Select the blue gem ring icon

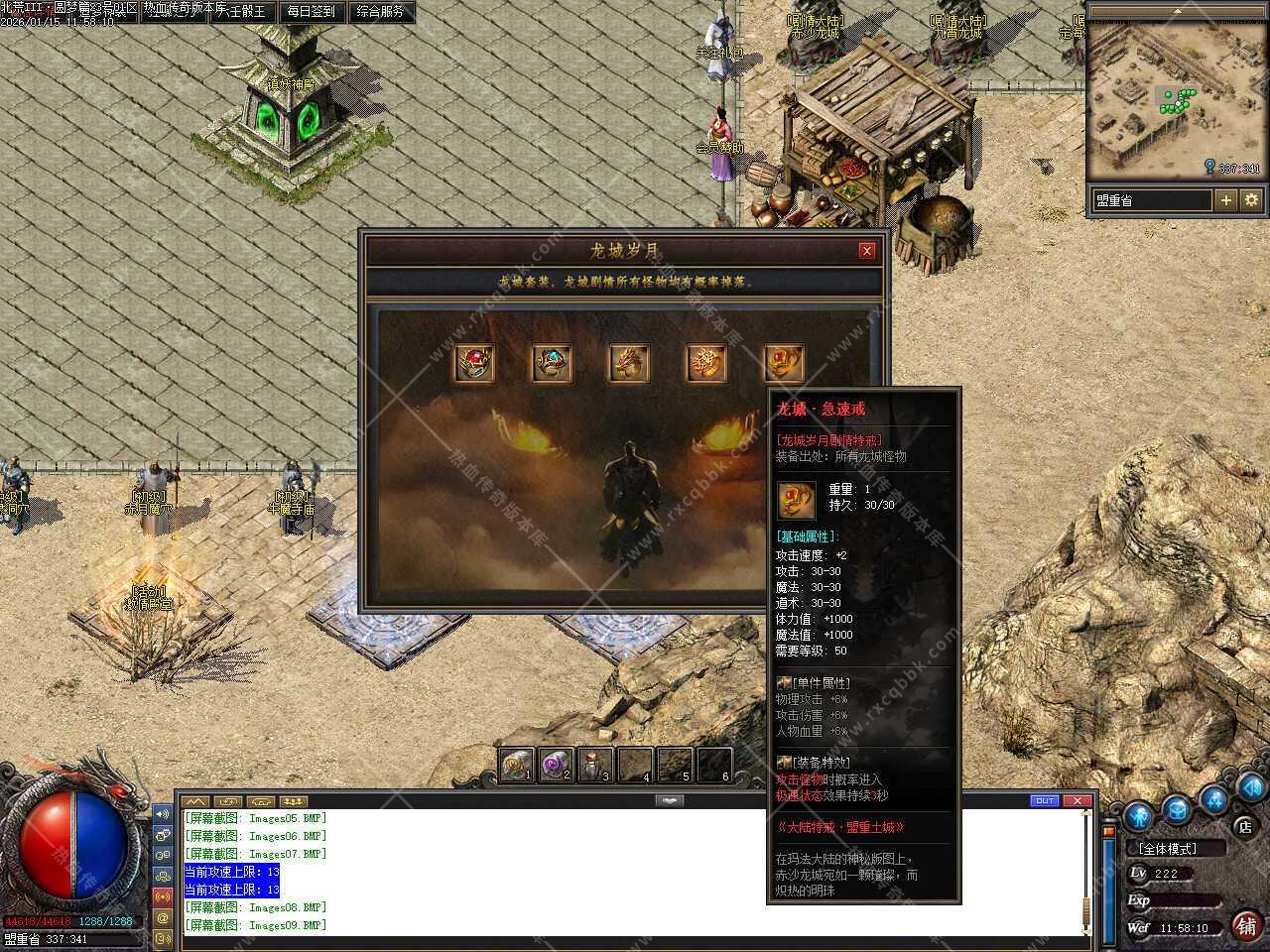click(552, 364)
